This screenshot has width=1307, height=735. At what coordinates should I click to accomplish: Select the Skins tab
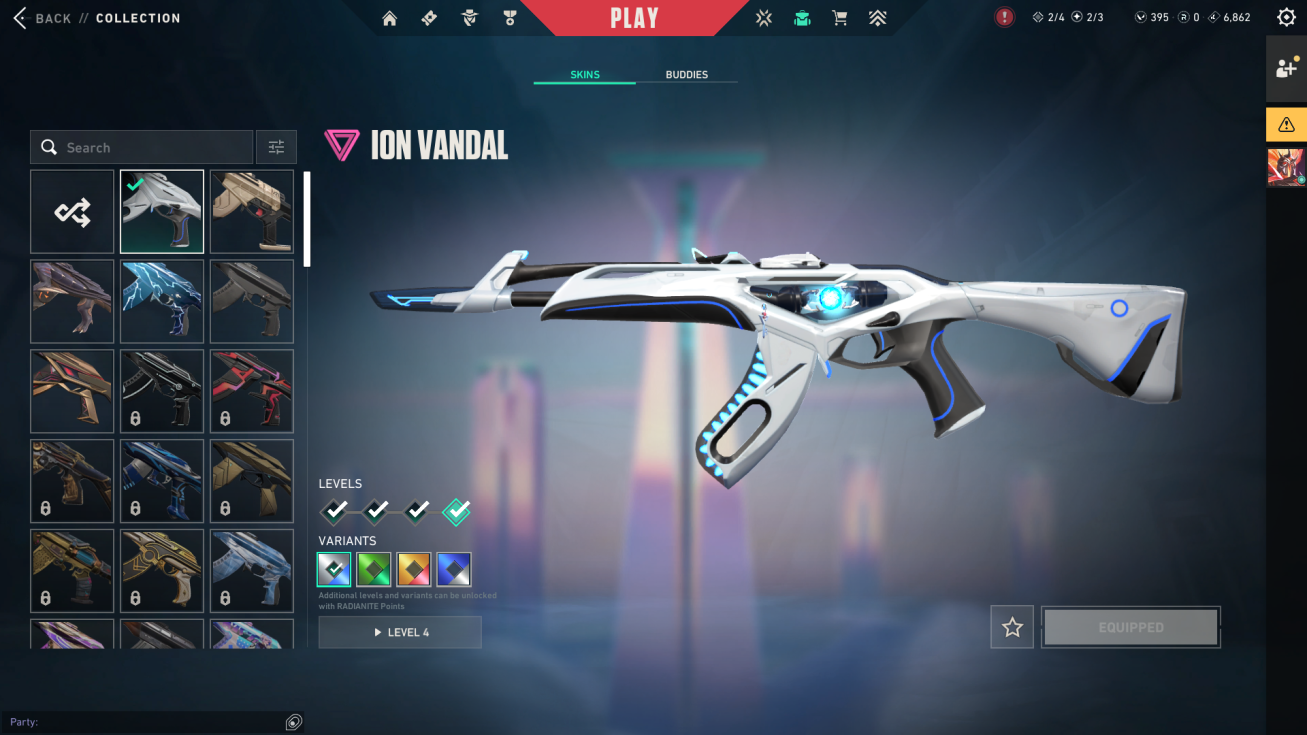pos(585,75)
